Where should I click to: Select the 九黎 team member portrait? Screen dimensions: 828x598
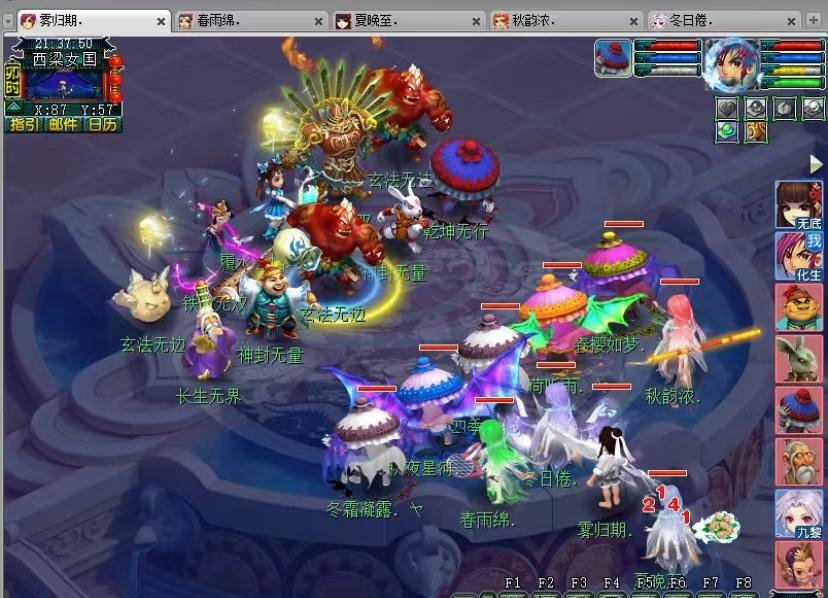click(x=798, y=514)
